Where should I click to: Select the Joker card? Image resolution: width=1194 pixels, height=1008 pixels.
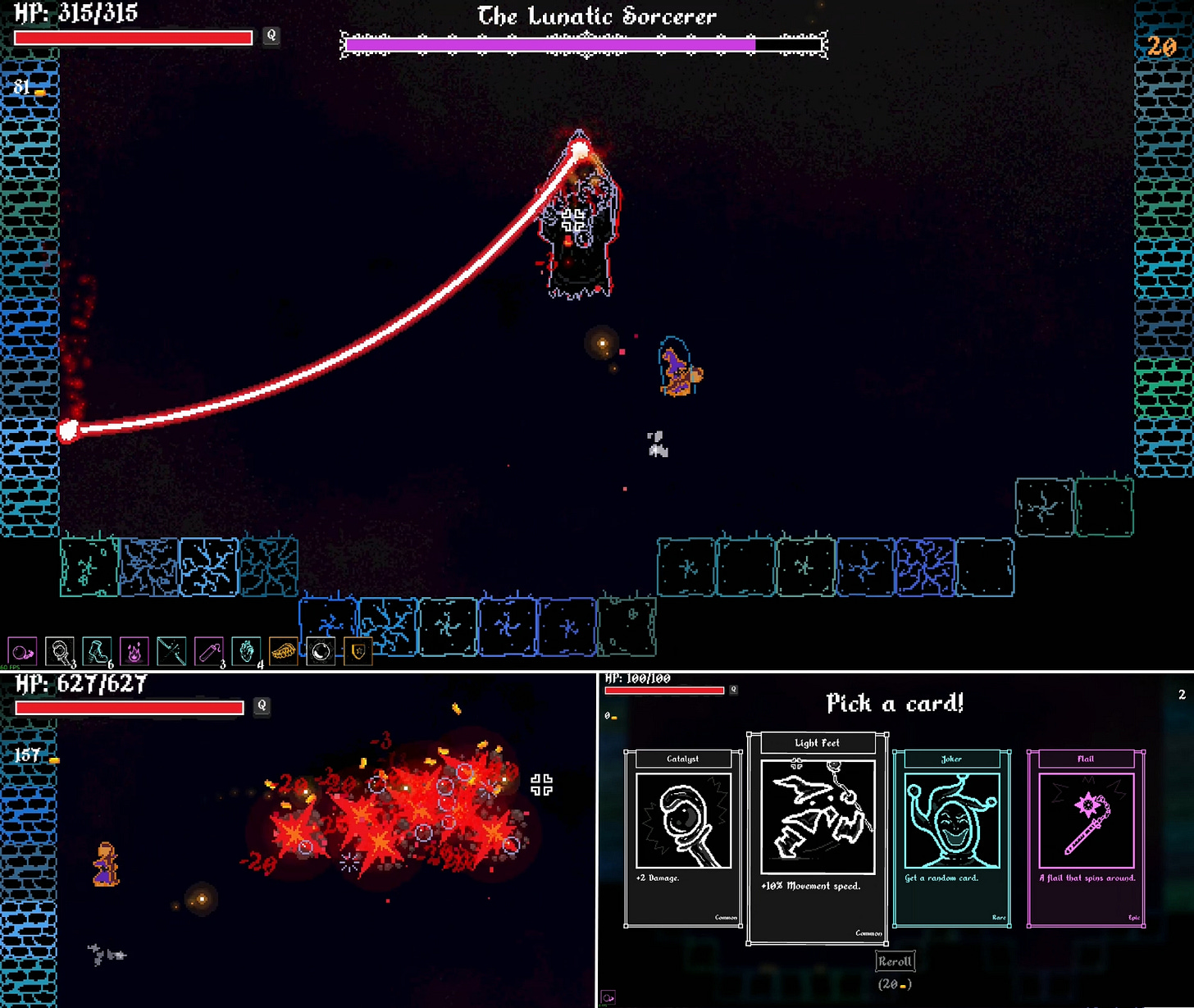[951, 837]
